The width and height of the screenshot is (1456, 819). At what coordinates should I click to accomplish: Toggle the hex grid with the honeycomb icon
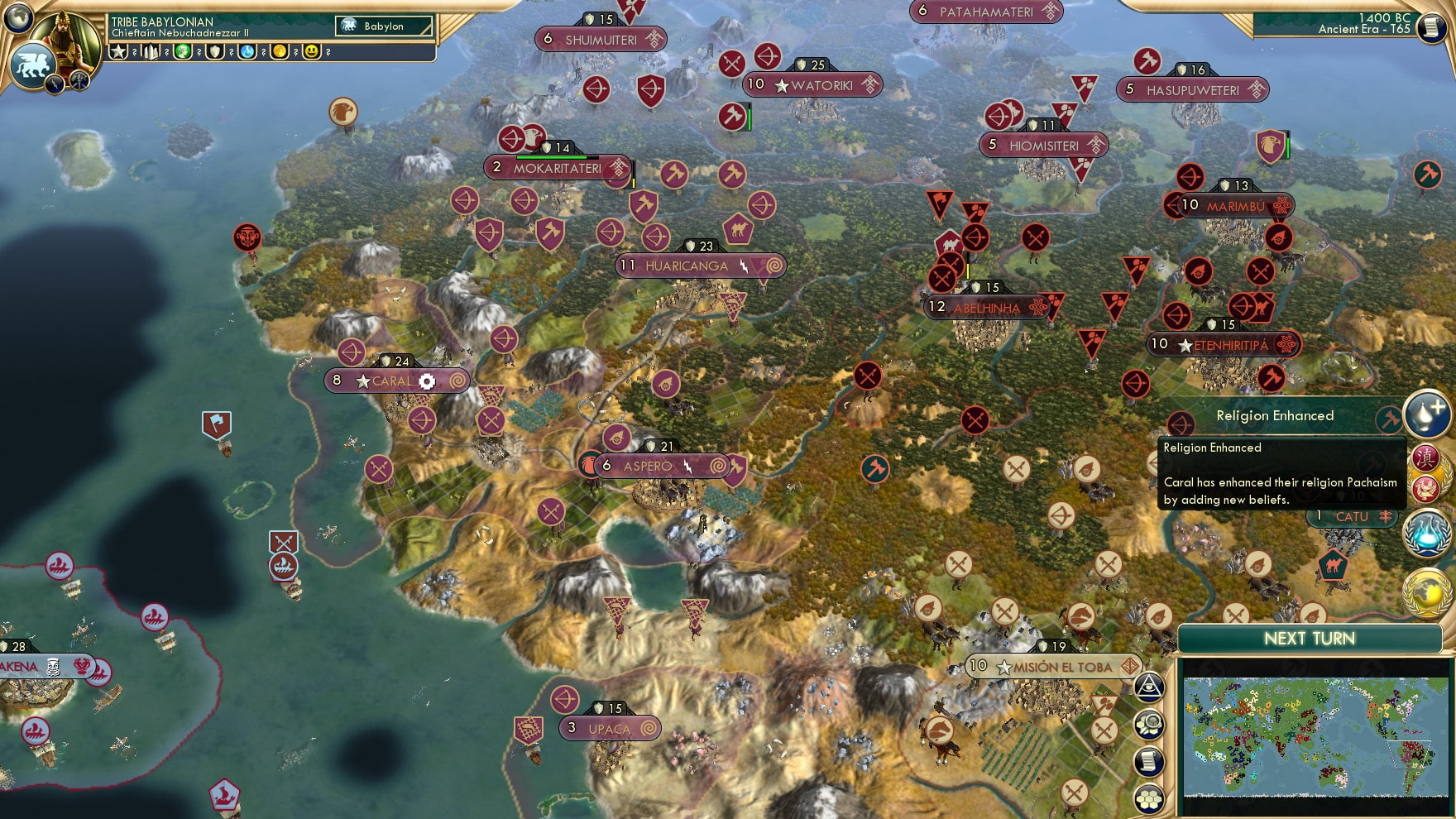[1149, 798]
